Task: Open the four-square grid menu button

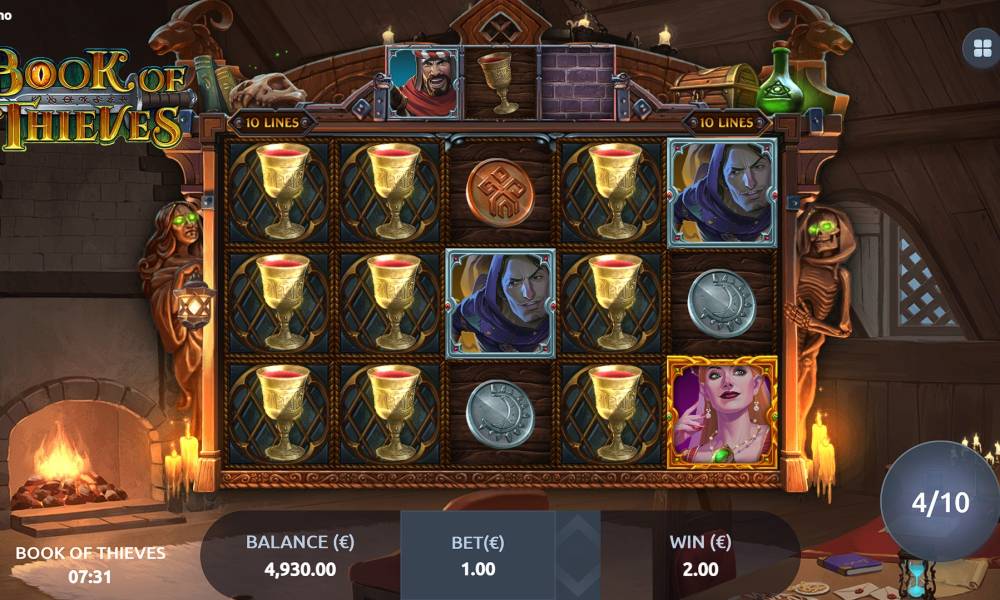Action: click(979, 47)
